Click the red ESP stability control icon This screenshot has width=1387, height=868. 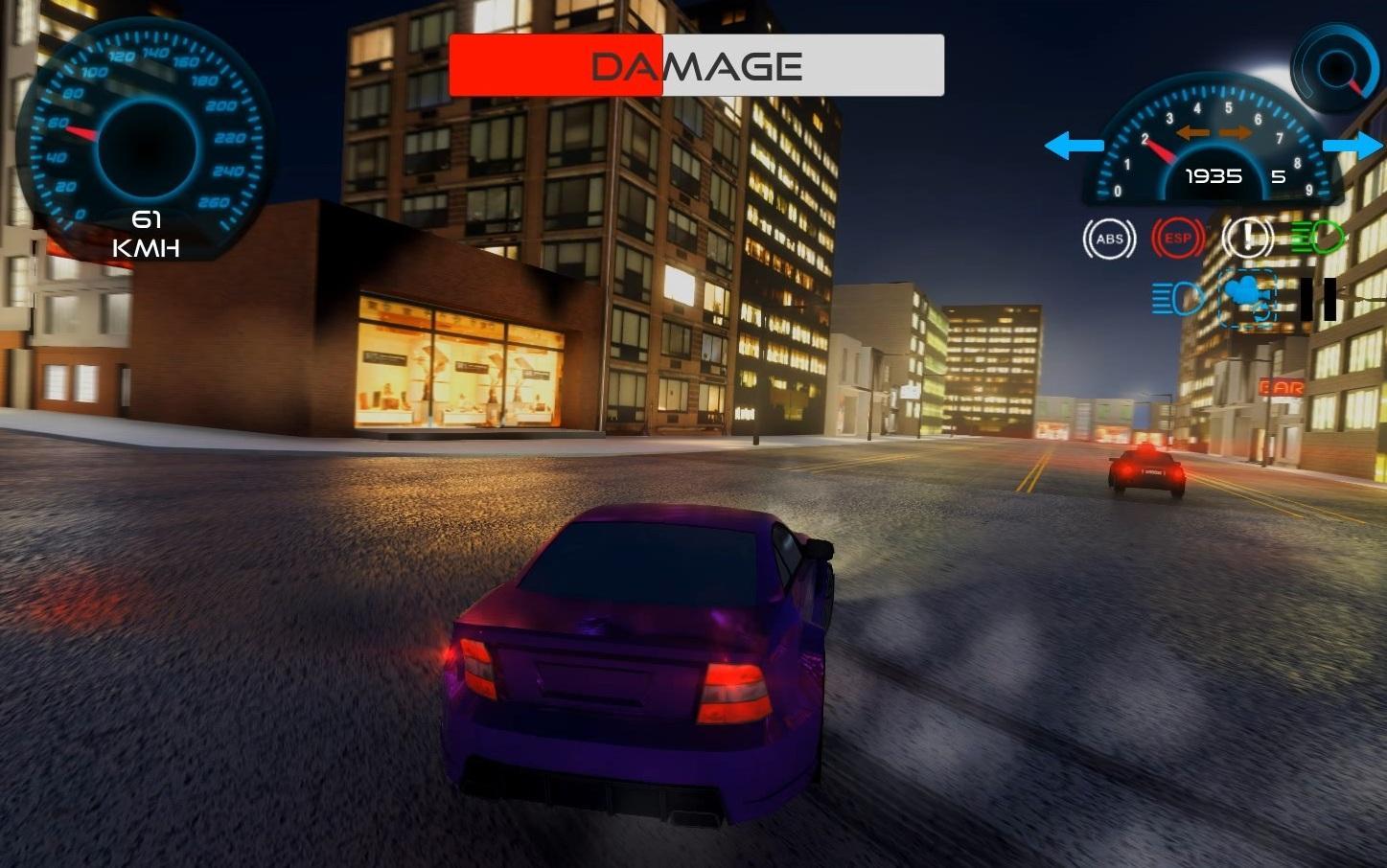[x=1177, y=238]
